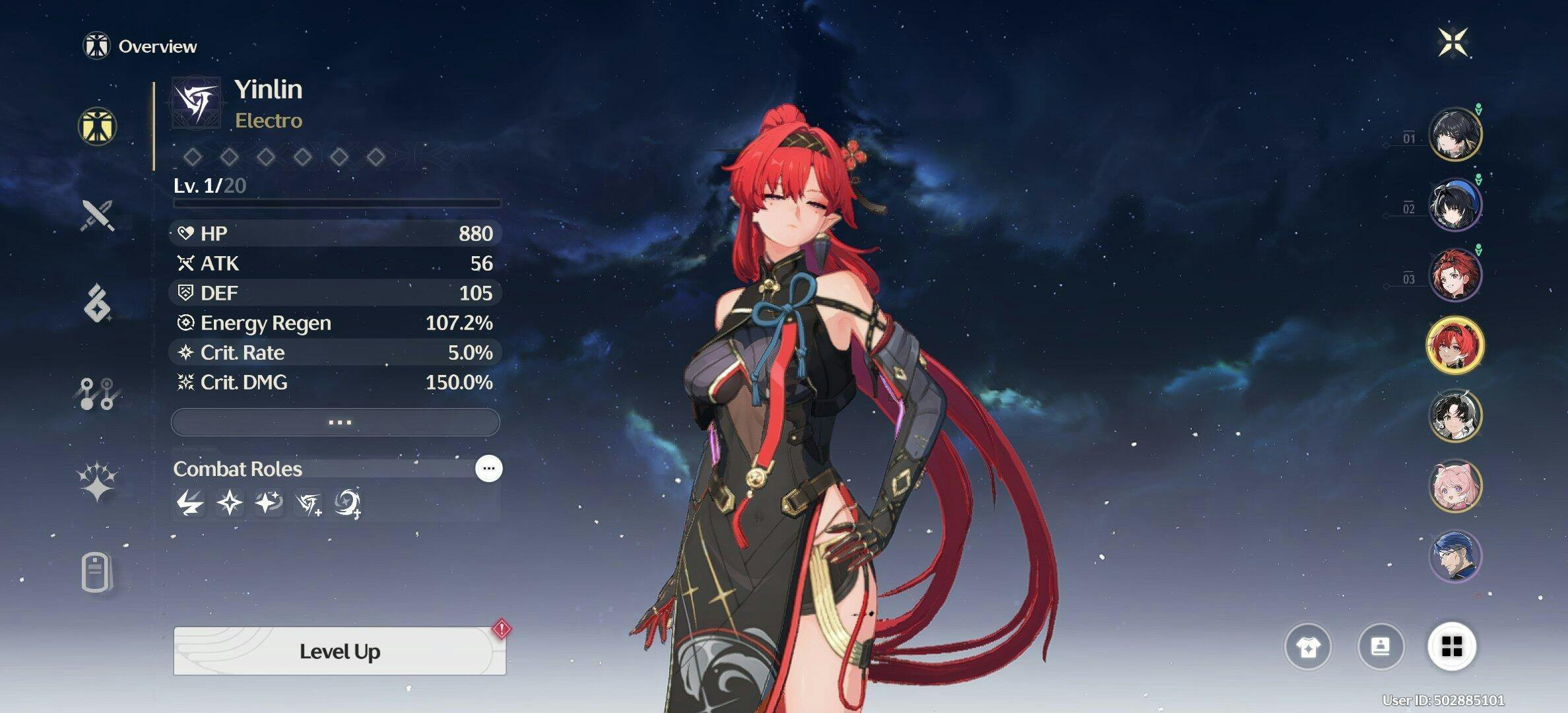This screenshot has height=713, width=1568.
Task: Open Combat Roles details
Action: click(x=488, y=469)
